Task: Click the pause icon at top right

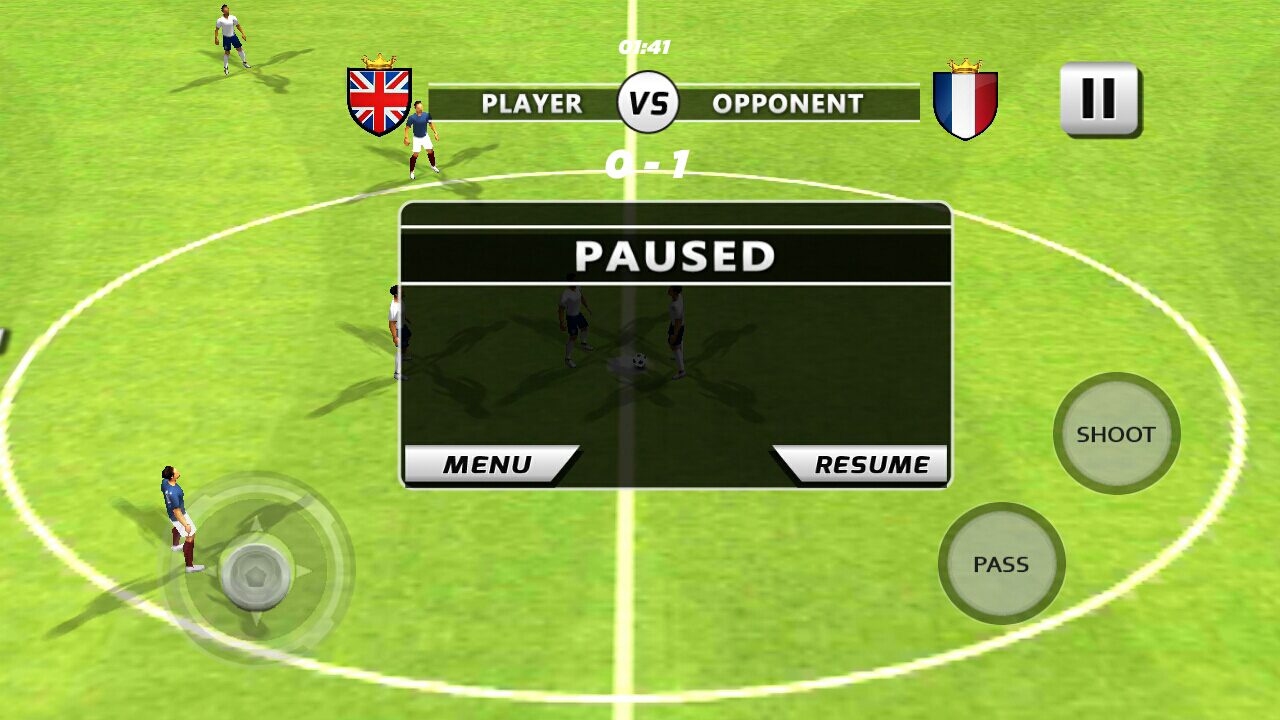Action: 1098,98
